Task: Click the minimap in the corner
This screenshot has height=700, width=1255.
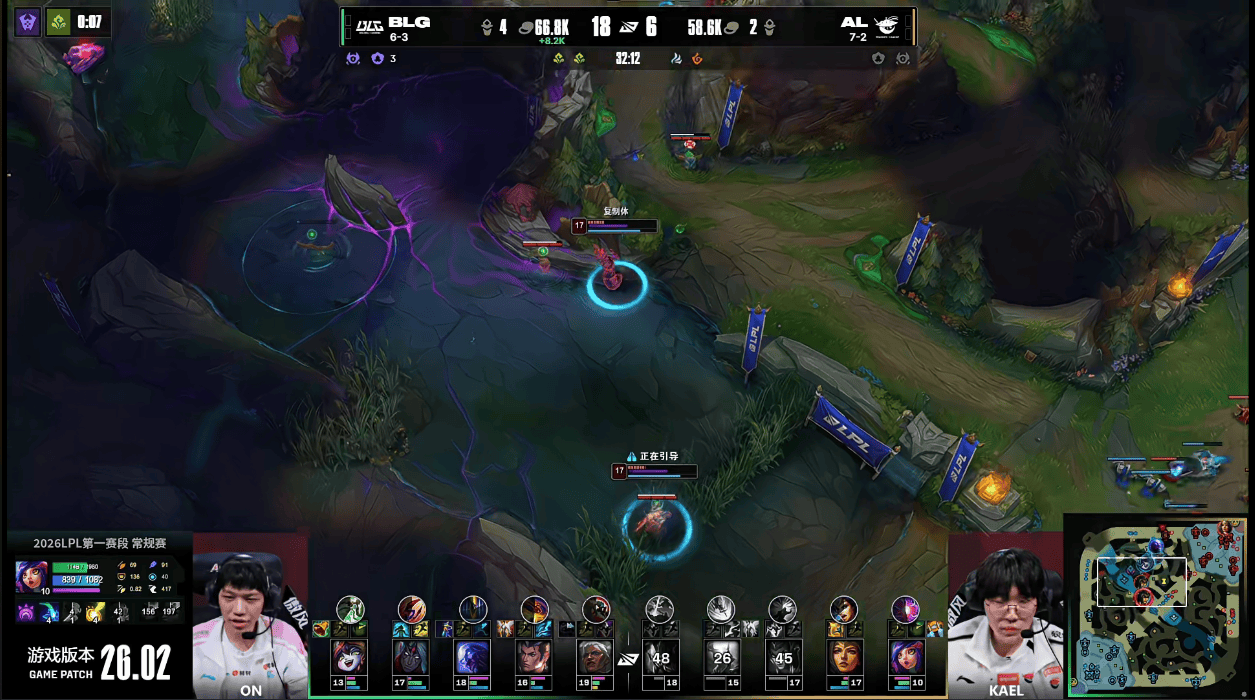Action: 1158,604
